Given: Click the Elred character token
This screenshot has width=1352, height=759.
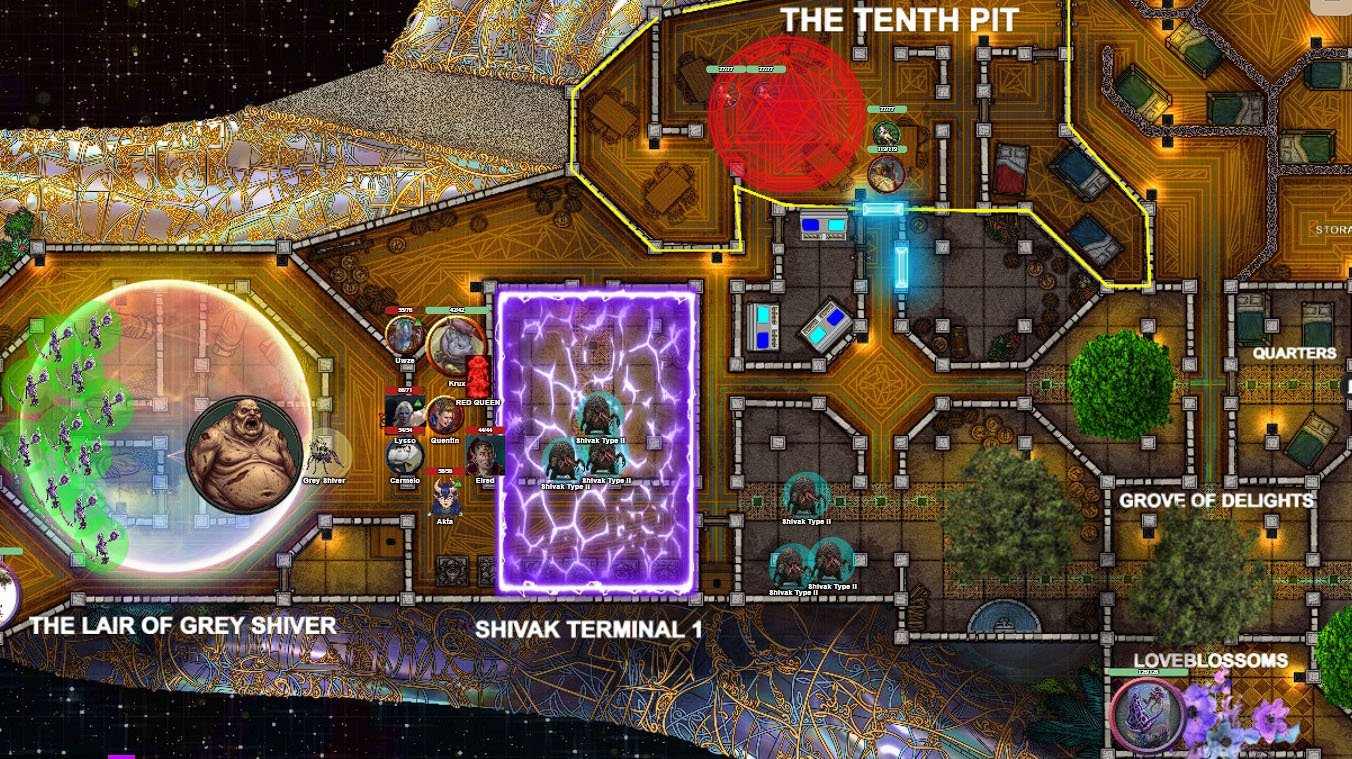Looking at the screenshot, I should pyautogui.click(x=485, y=455).
